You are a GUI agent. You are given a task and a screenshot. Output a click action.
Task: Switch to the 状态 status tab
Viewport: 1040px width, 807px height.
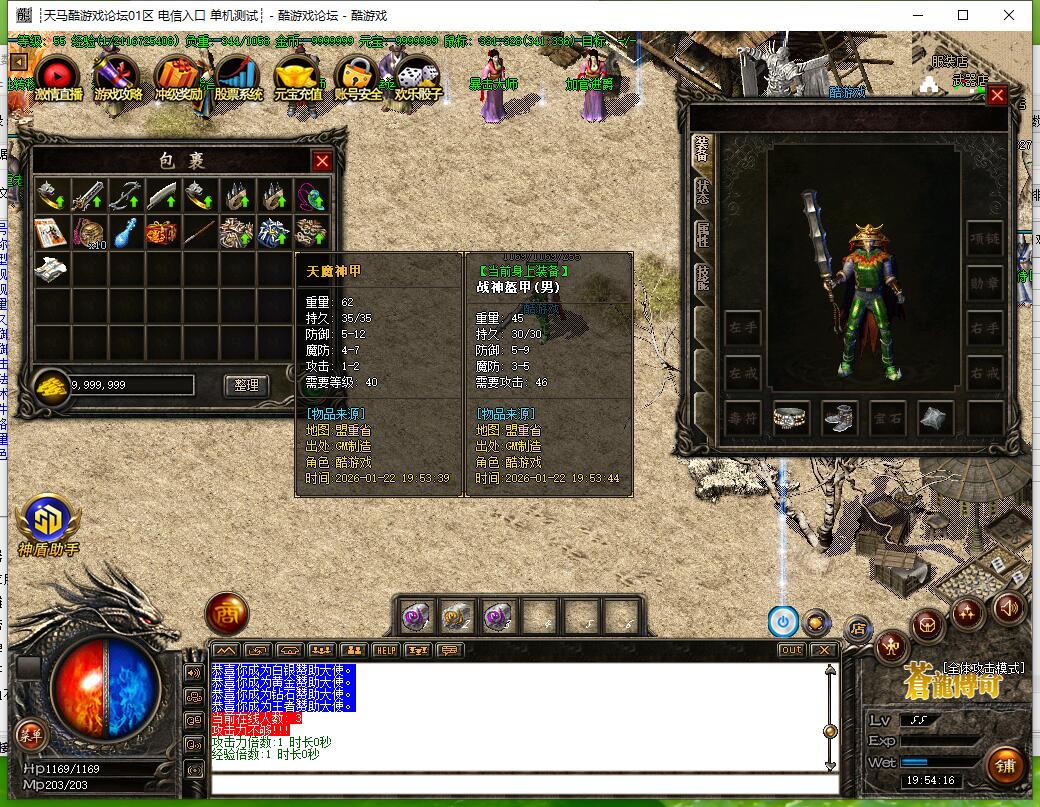pyautogui.click(x=702, y=192)
